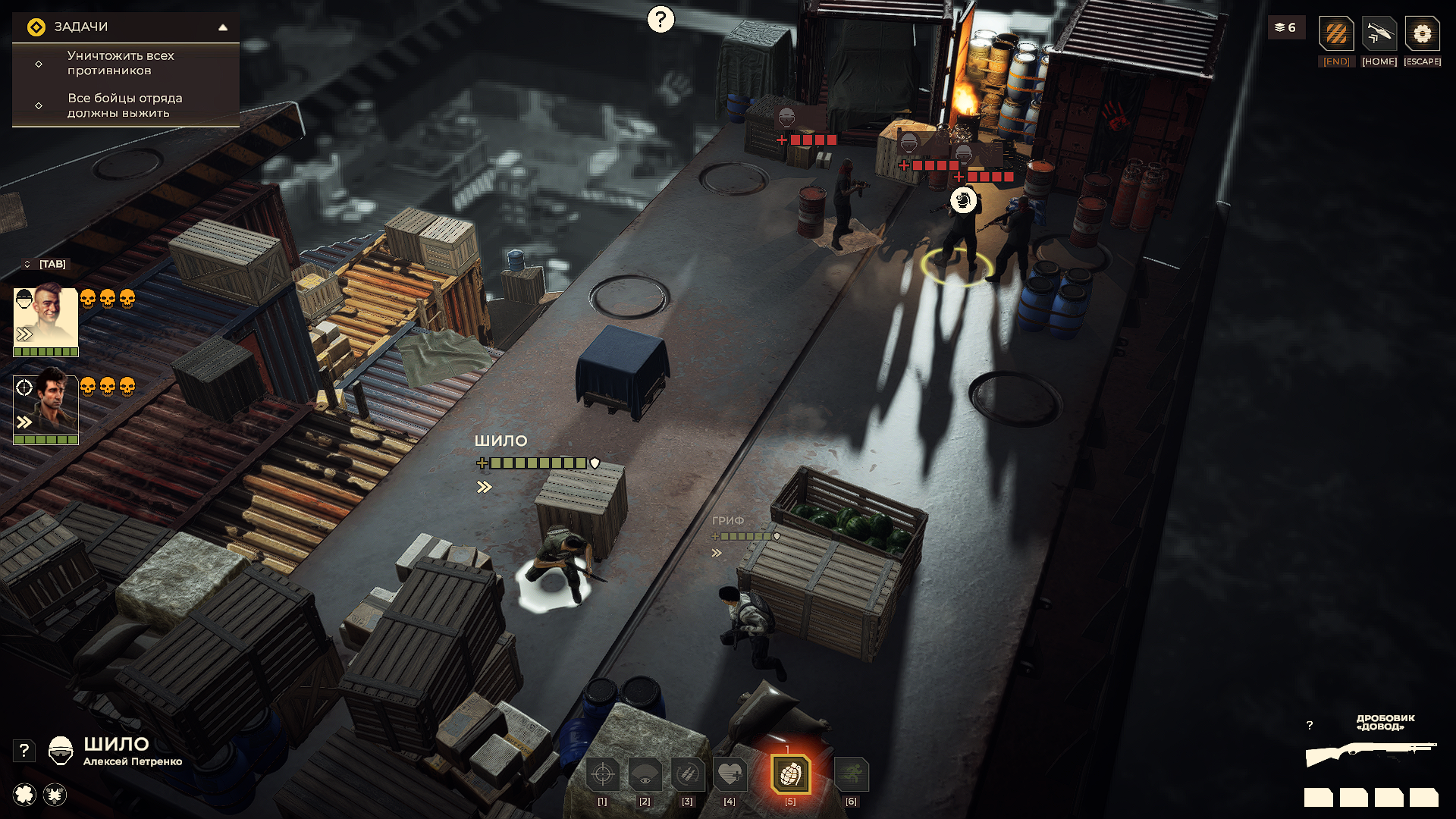Select the Дробовик «Довод» shotgun weapon

pyautogui.click(x=1370, y=754)
